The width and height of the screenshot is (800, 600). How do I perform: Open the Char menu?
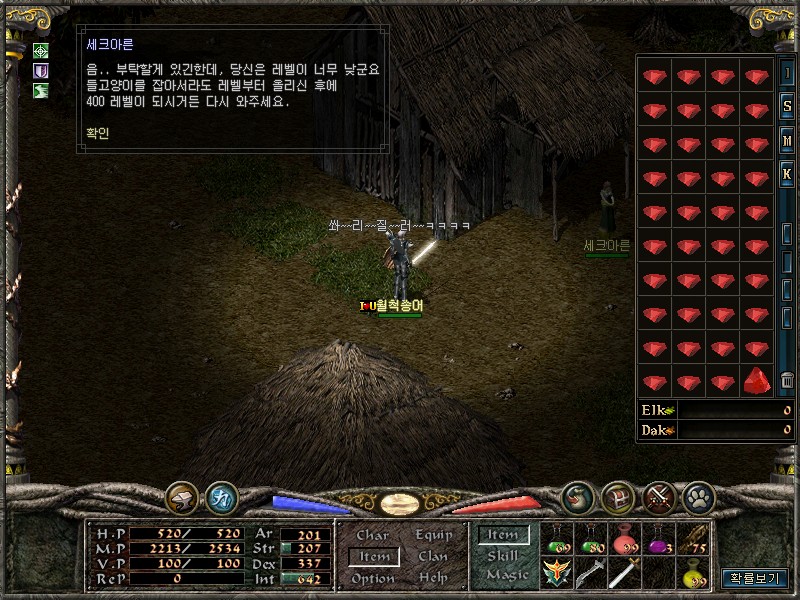tap(372, 535)
